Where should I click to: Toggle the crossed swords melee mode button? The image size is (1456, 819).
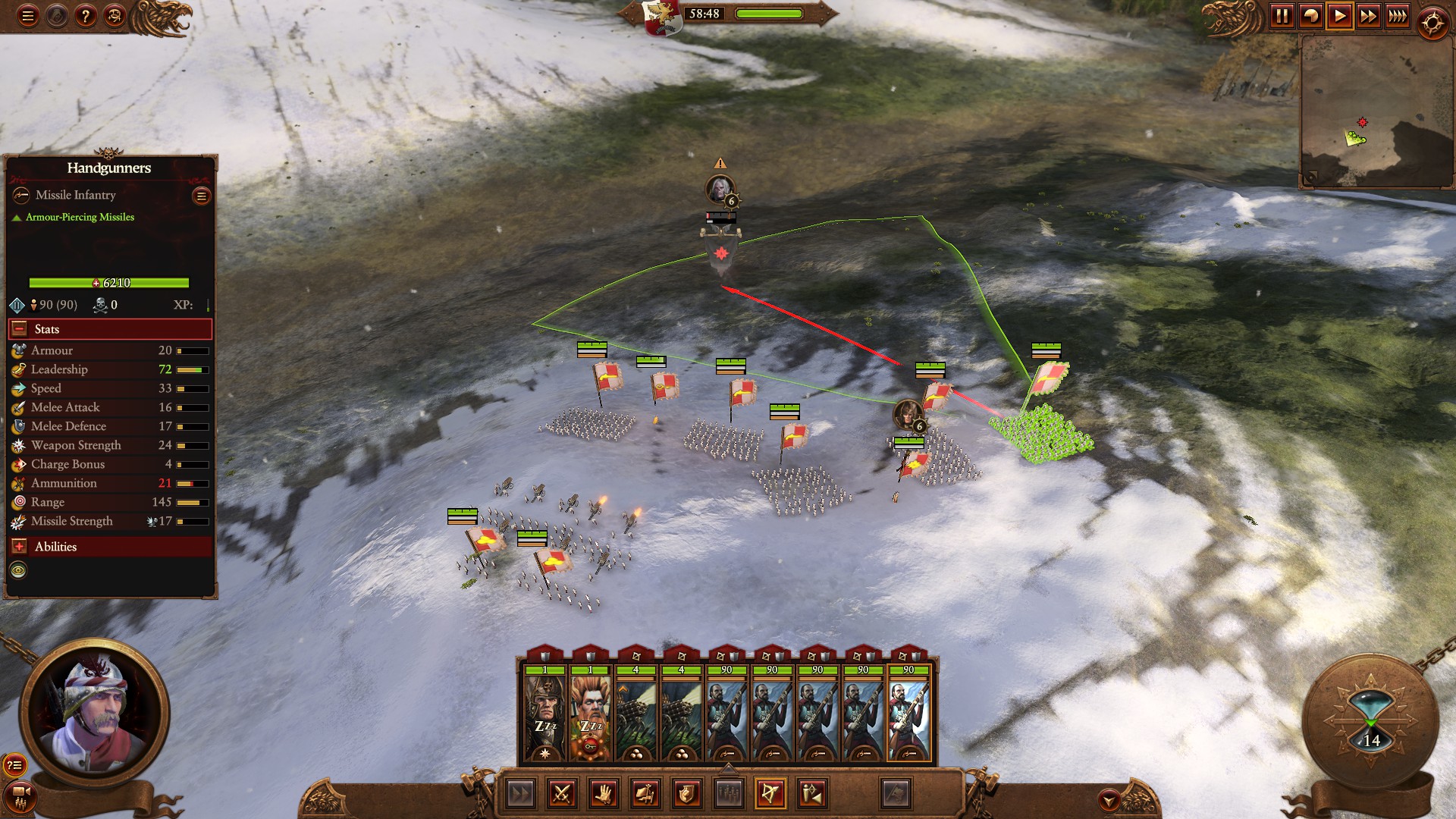(562, 794)
